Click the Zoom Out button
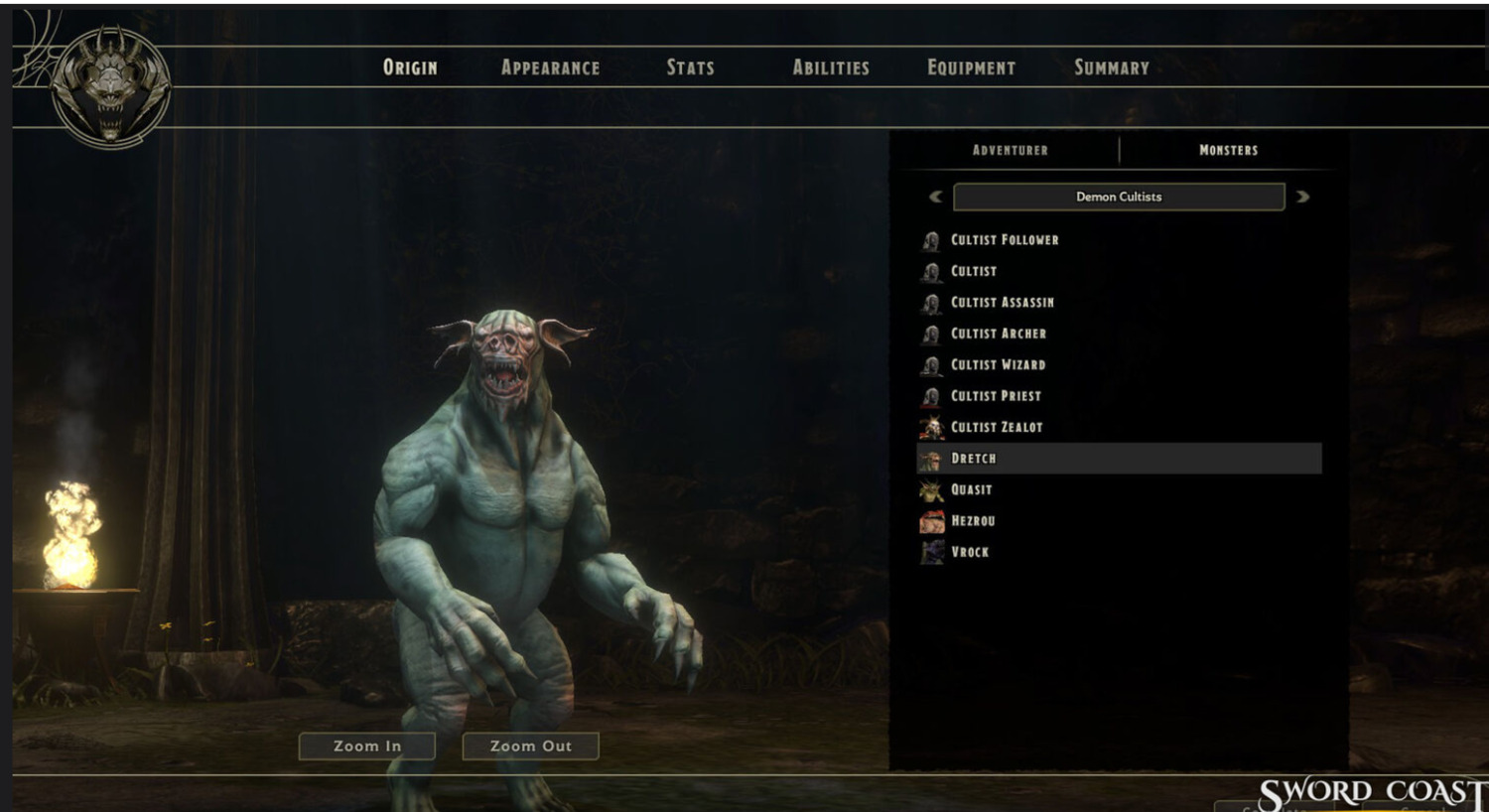The width and height of the screenshot is (1489, 812). 531,746
